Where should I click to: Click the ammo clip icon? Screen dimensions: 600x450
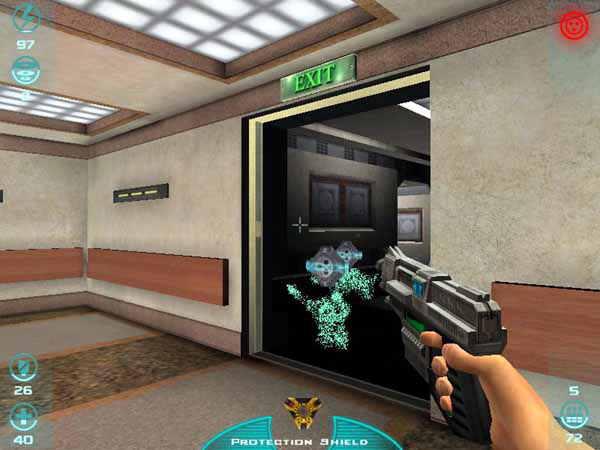pos(573,412)
